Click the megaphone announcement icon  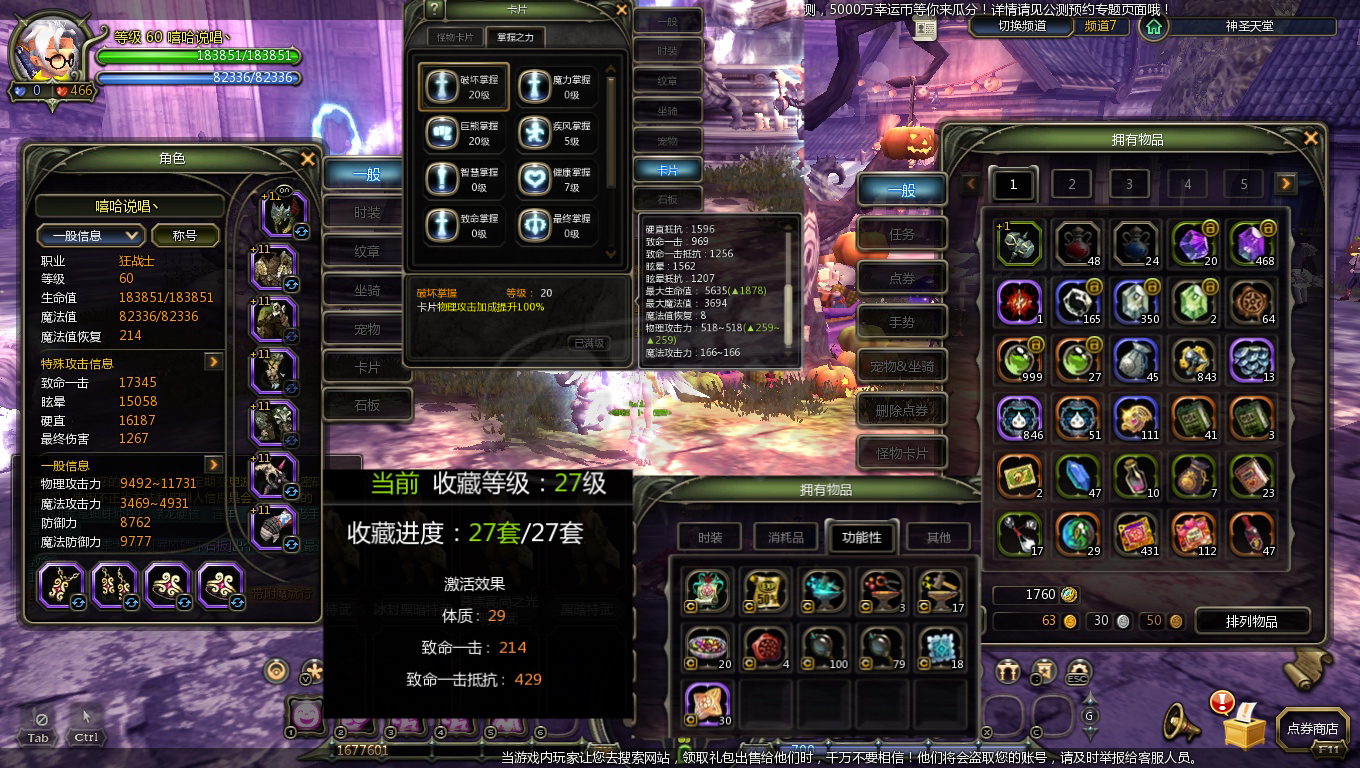(x=1183, y=722)
